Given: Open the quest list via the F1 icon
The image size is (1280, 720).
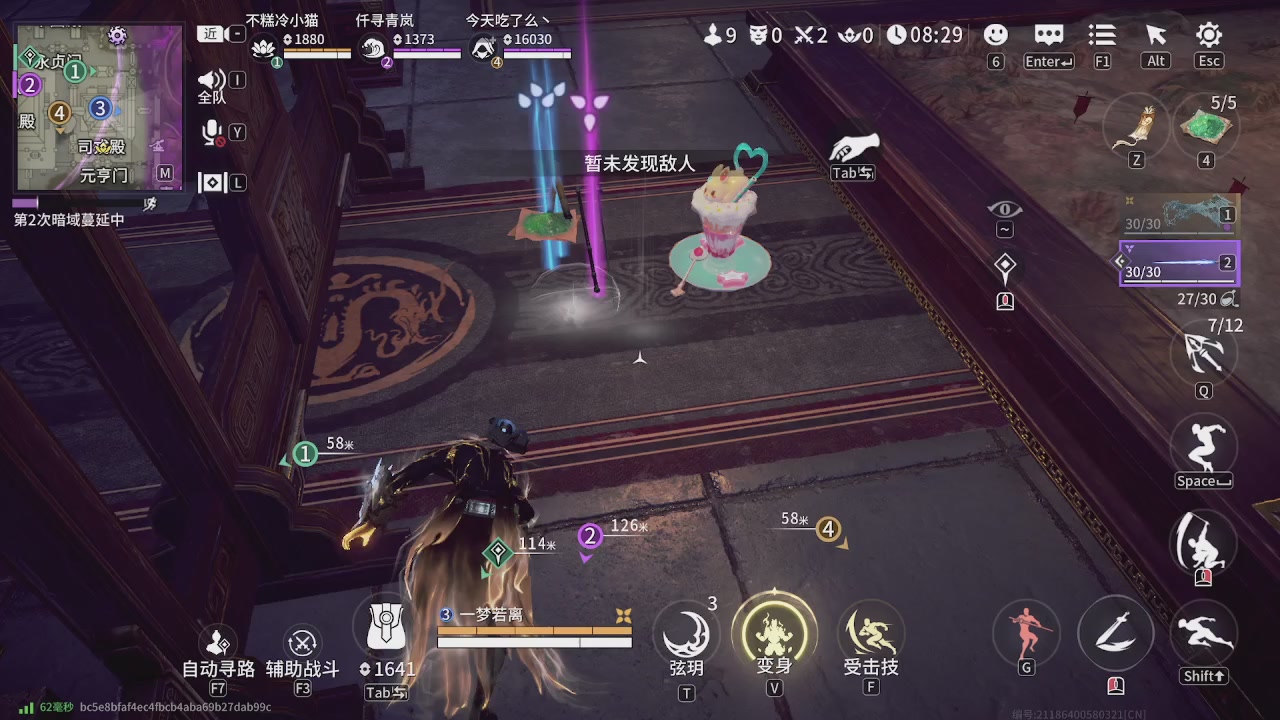Looking at the screenshot, I should (x=1101, y=35).
